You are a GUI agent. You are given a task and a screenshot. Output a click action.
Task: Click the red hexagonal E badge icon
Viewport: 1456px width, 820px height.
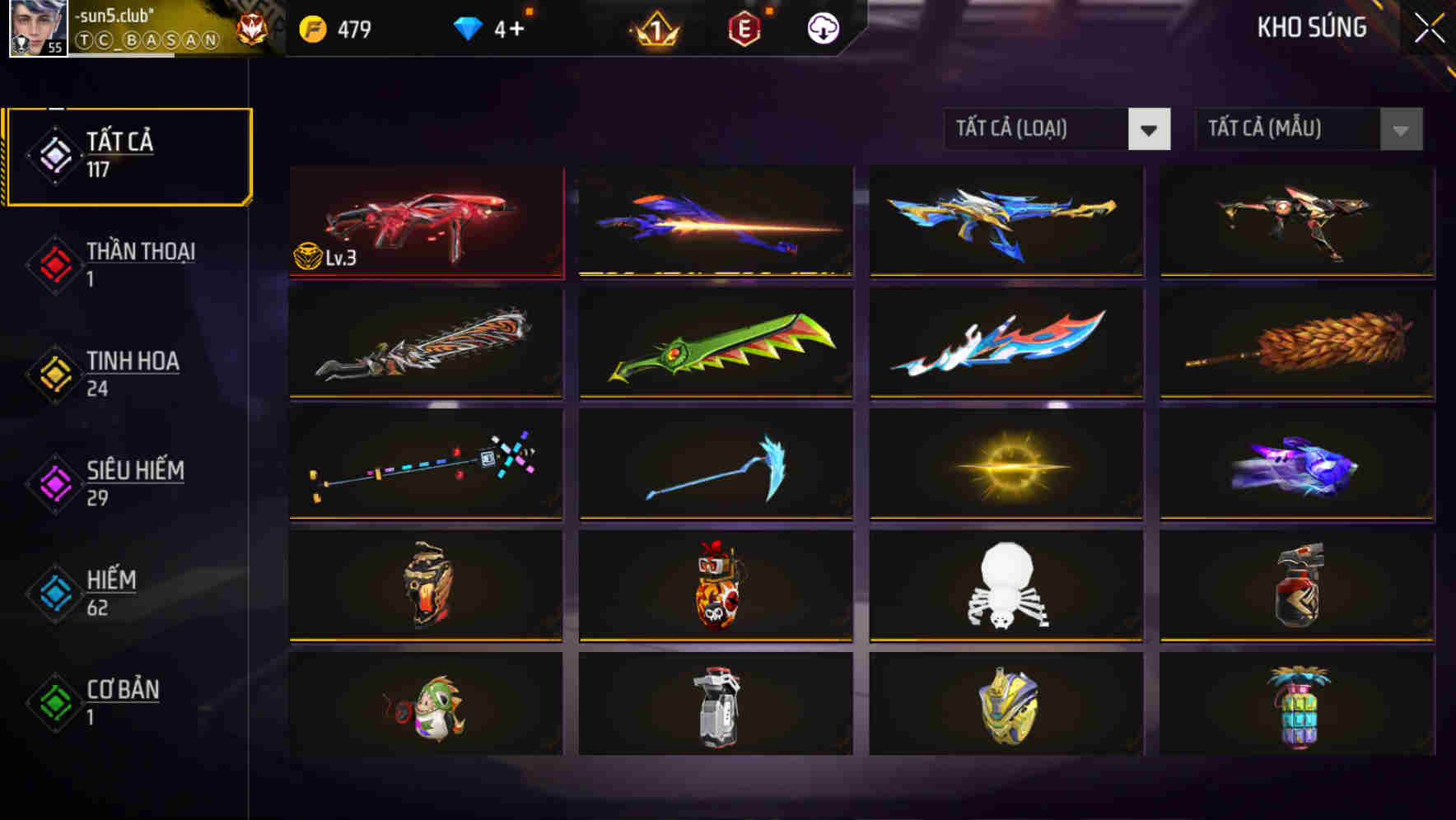point(745,28)
